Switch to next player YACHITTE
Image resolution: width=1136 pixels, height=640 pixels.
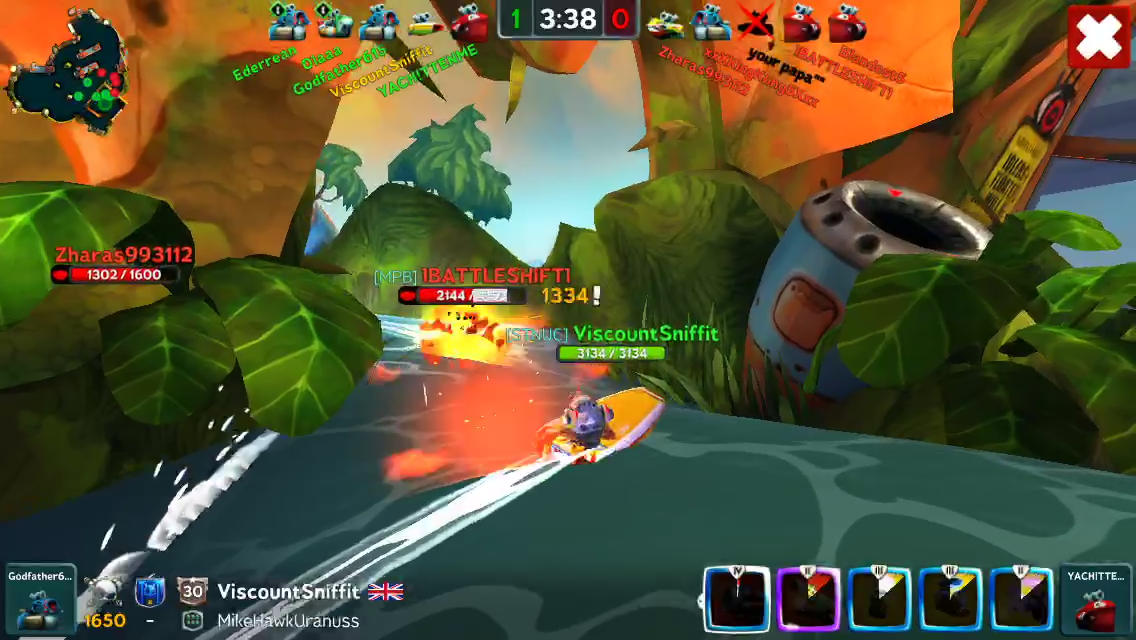1096,598
